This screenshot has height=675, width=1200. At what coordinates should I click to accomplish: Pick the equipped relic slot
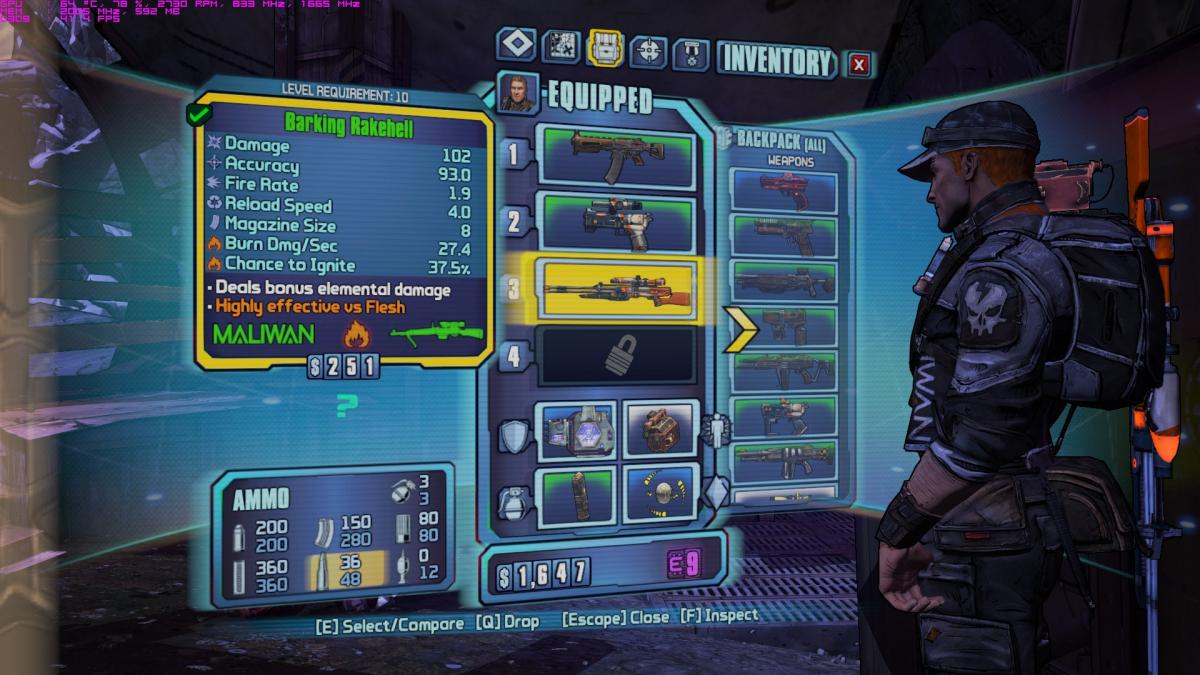click(659, 494)
